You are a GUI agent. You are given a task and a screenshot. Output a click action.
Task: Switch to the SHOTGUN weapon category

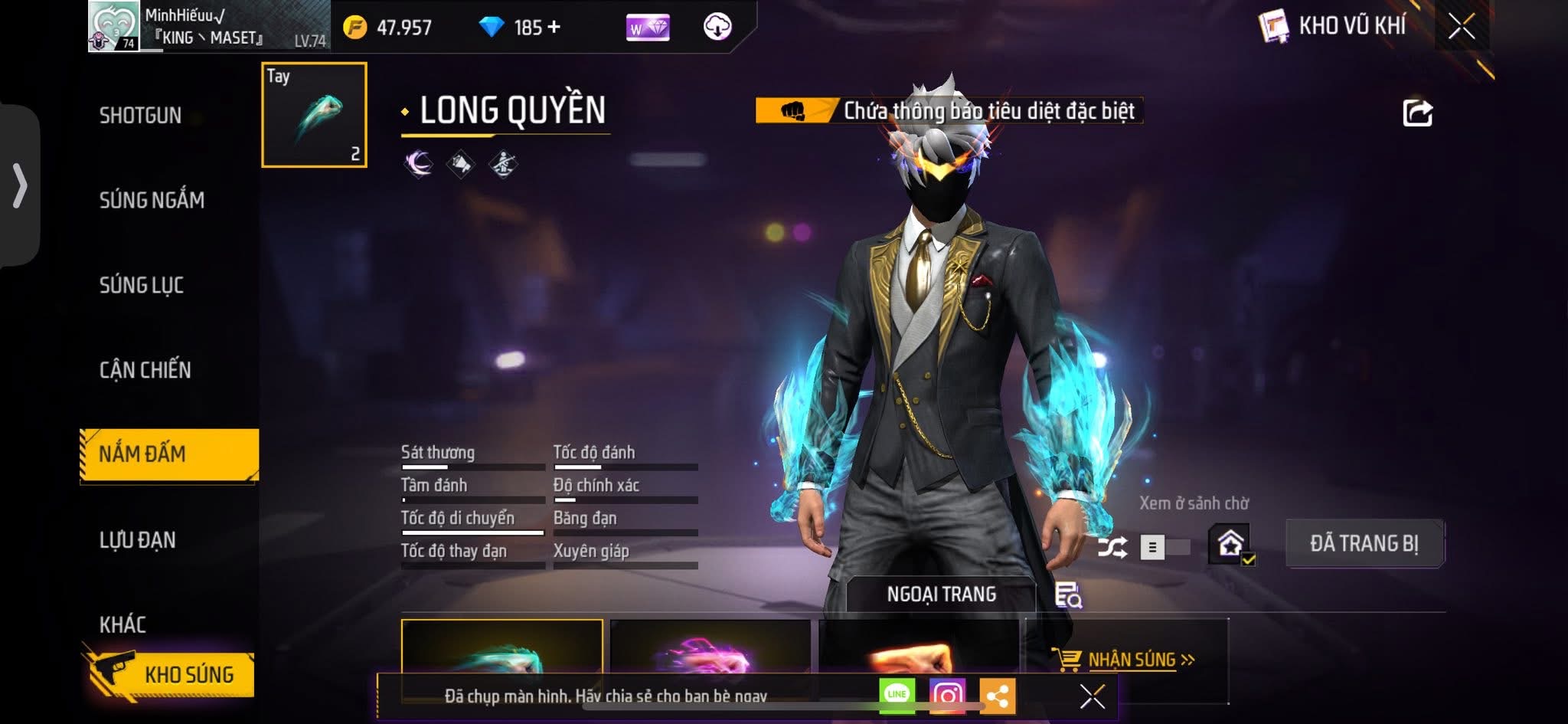tap(140, 116)
